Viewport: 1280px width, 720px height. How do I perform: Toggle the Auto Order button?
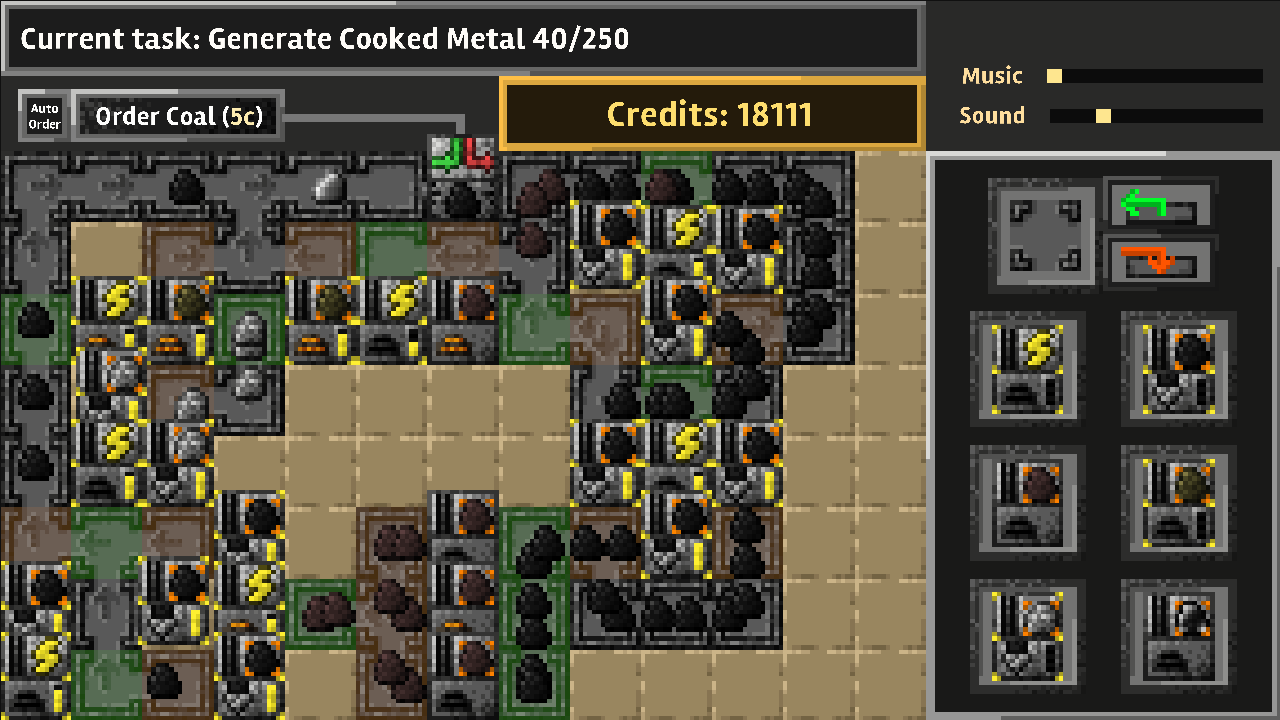click(44, 116)
